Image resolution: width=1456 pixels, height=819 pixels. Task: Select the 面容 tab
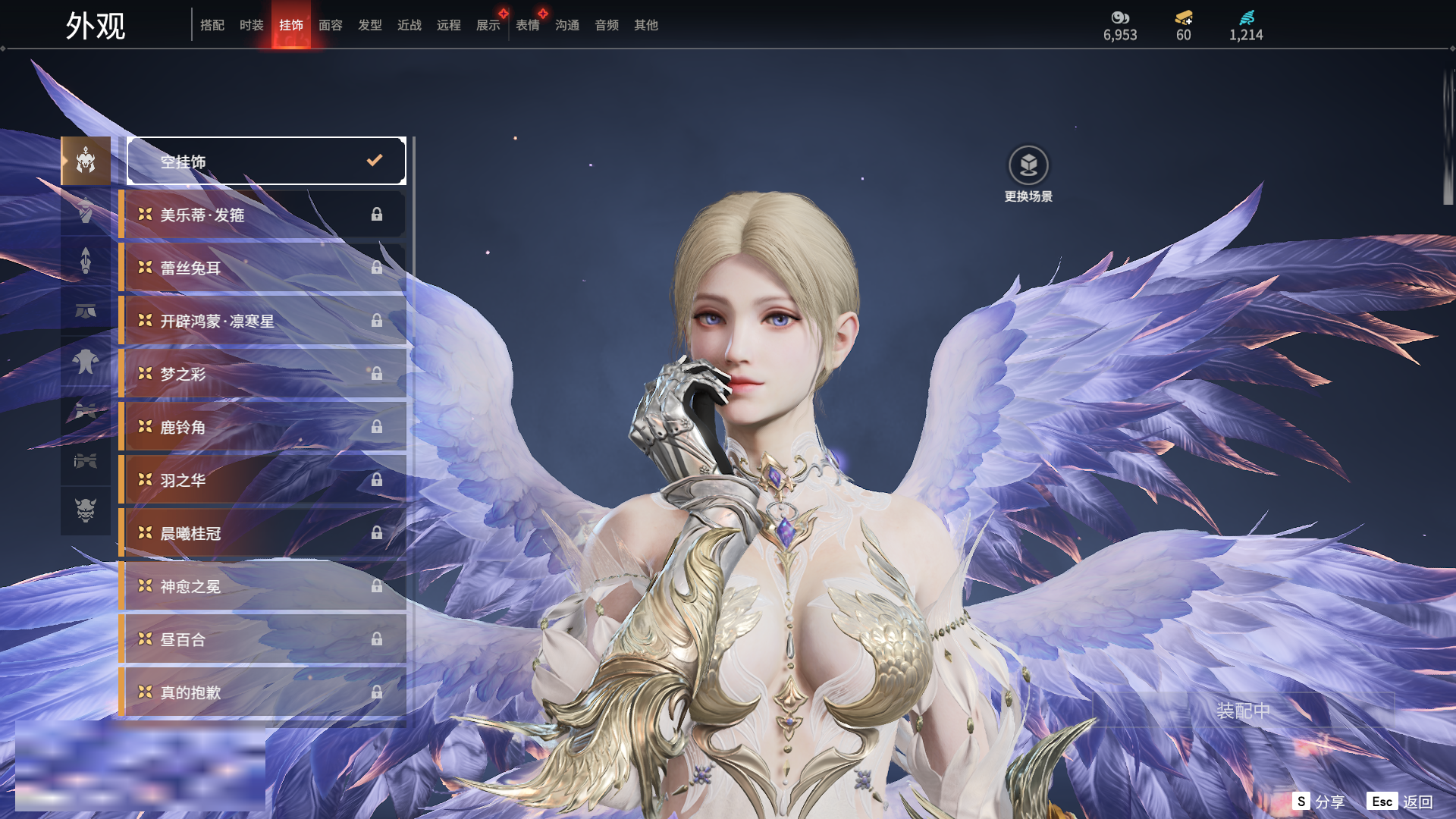coord(330,25)
